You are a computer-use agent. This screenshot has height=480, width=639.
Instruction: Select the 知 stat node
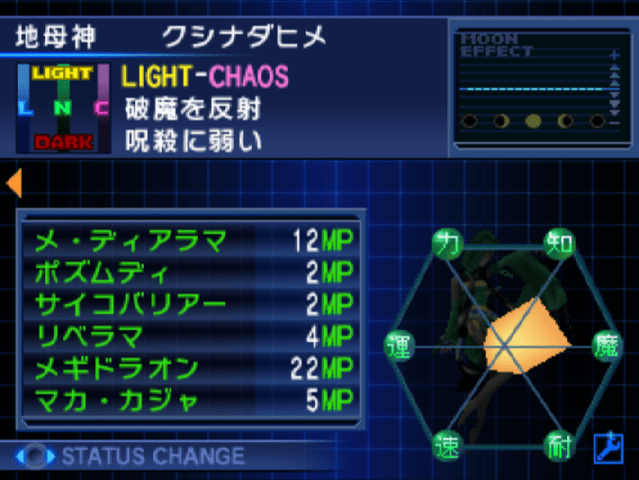coord(558,241)
